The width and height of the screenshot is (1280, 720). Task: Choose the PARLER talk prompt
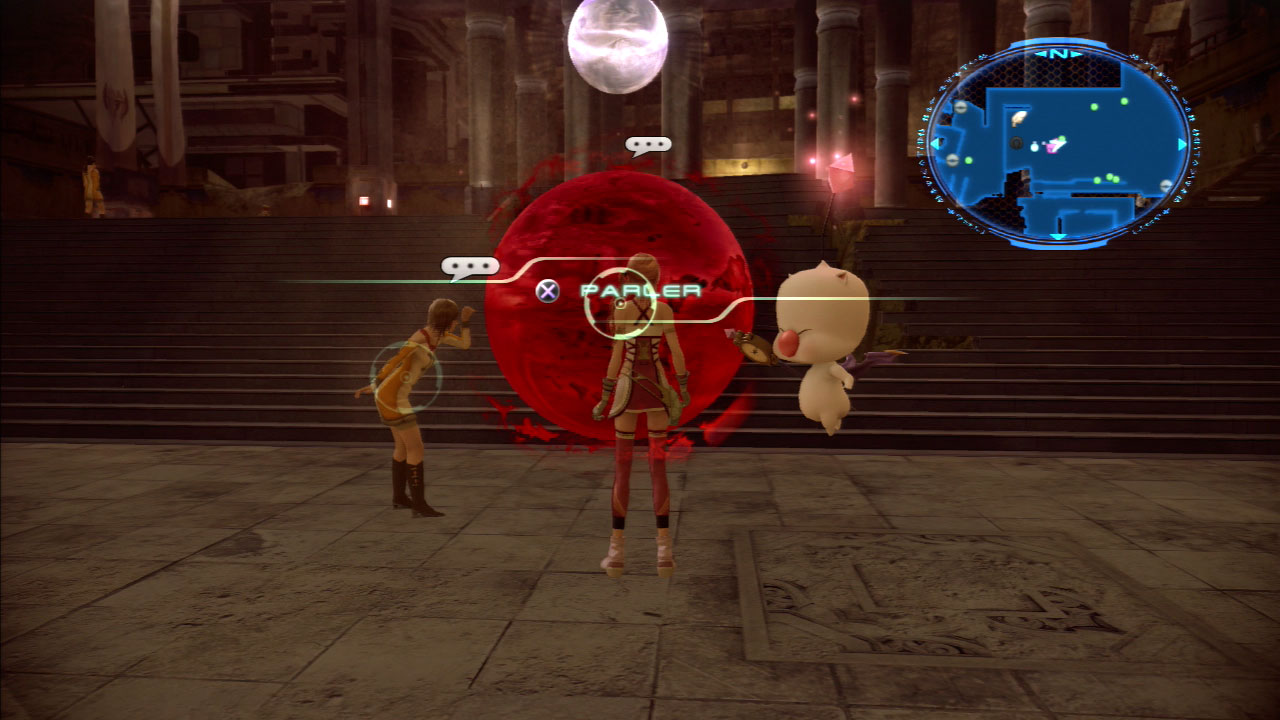pyautogui.click(x=640, y=291)
